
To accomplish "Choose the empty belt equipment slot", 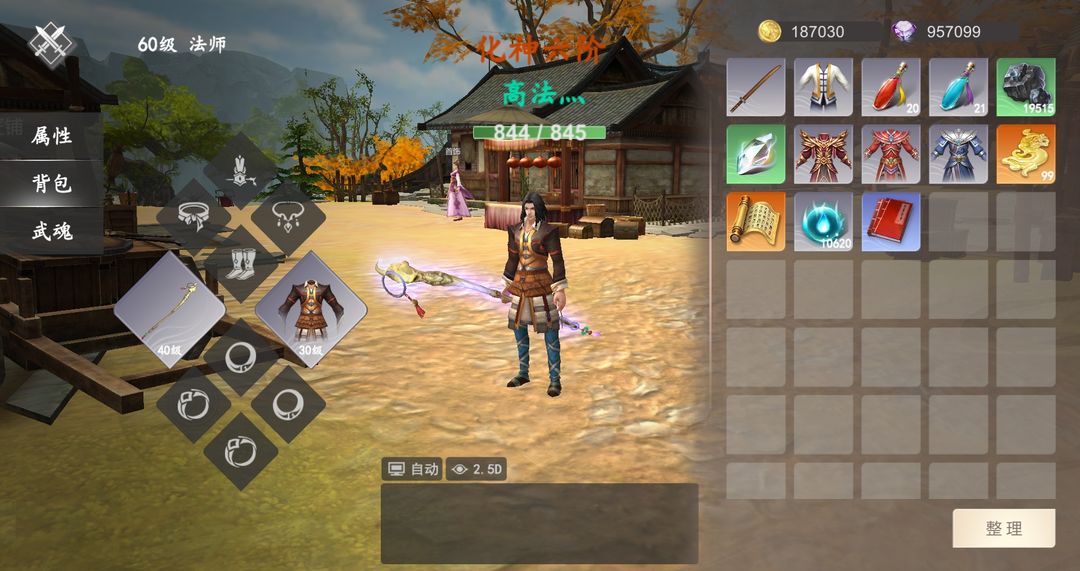I will click(x=193, y=216).
